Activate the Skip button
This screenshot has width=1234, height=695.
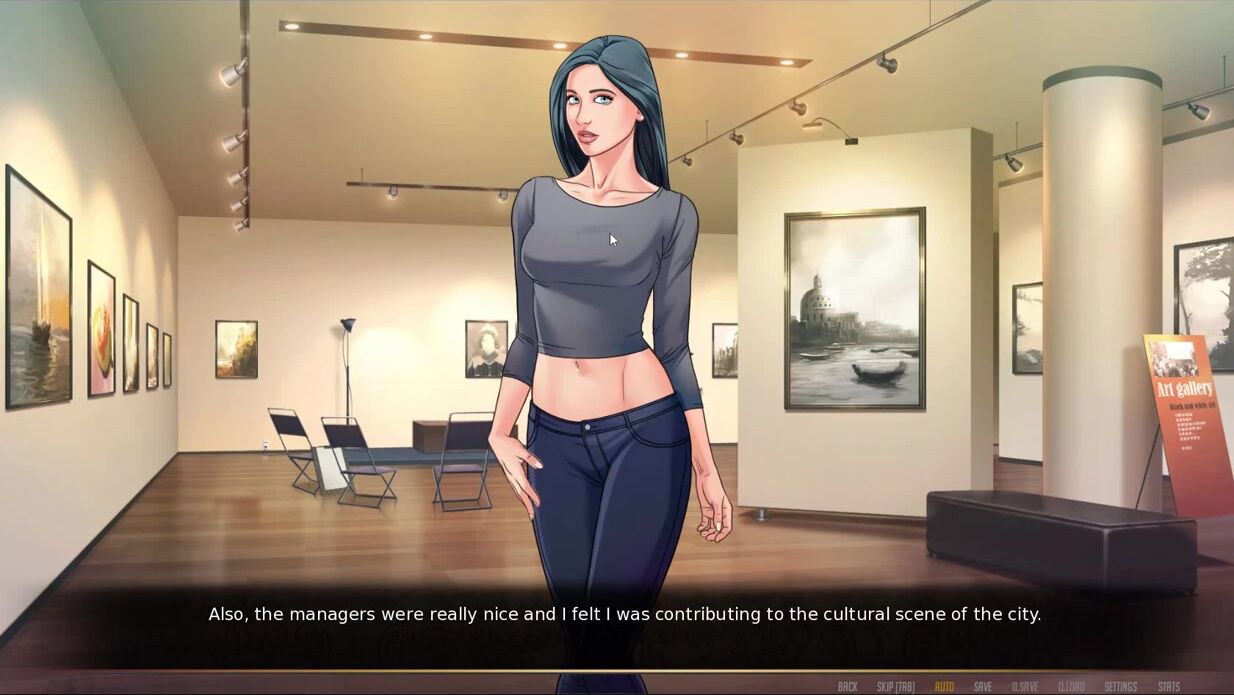pyautogui.click(x=896, y=687)
